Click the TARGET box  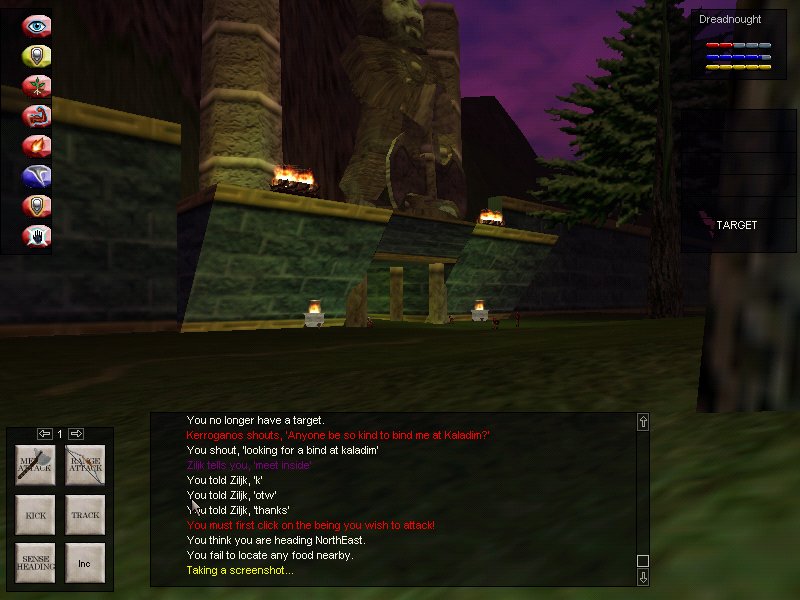[x=736, y=226]
